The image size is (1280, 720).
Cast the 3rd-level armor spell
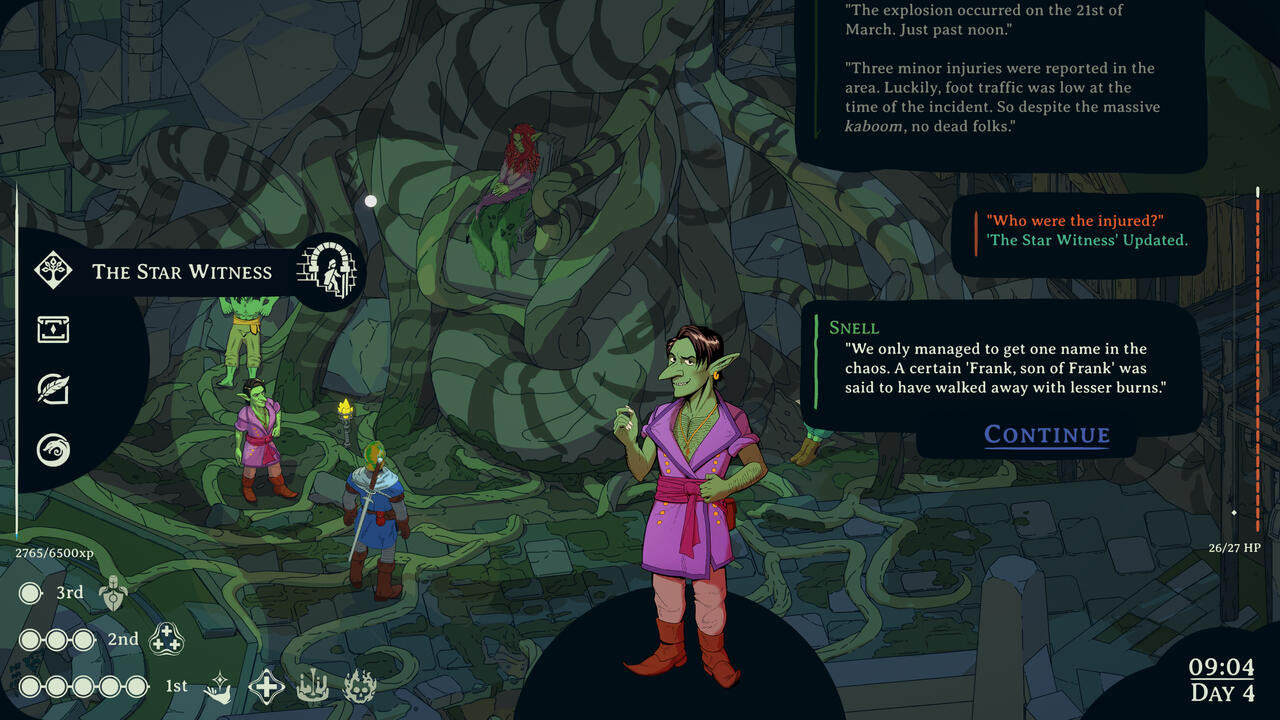113,594
